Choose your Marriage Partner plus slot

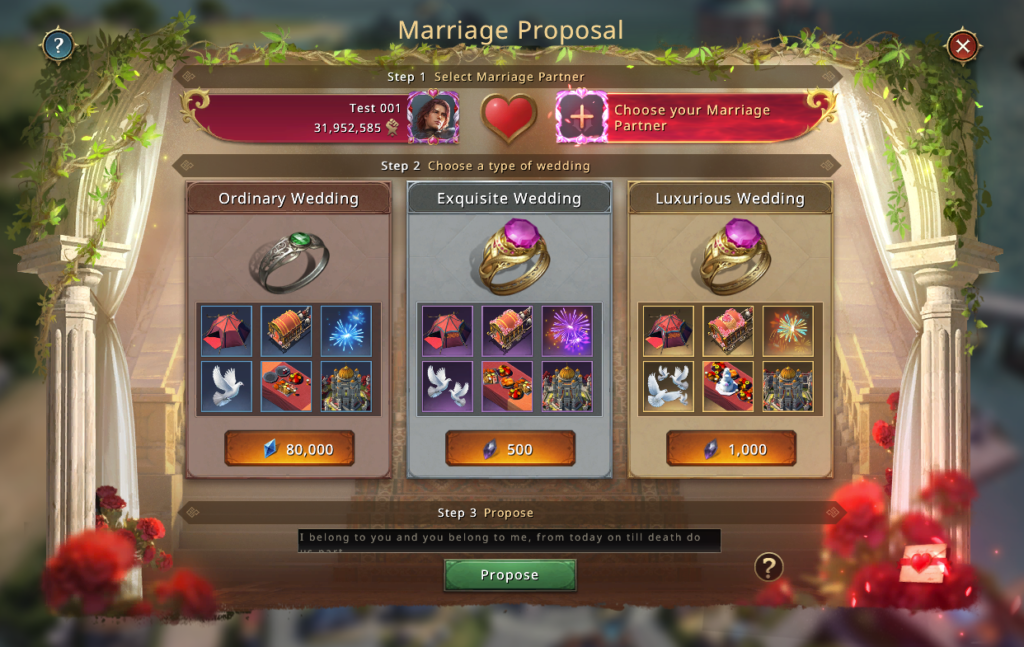point(581,117)
